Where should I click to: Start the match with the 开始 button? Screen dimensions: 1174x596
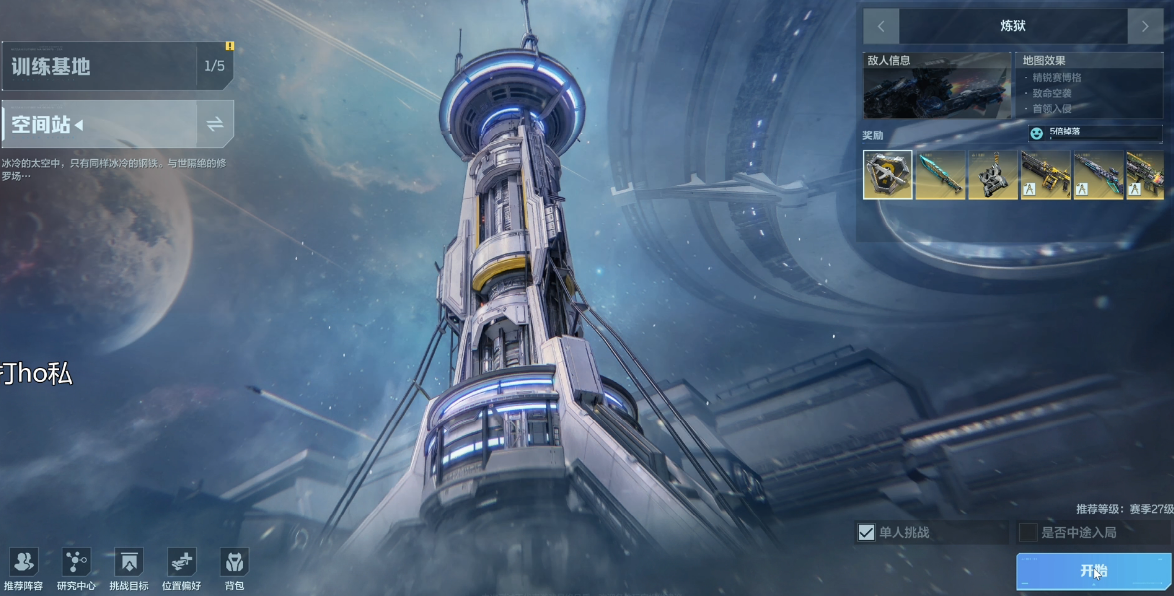(x=1094, y=571)
